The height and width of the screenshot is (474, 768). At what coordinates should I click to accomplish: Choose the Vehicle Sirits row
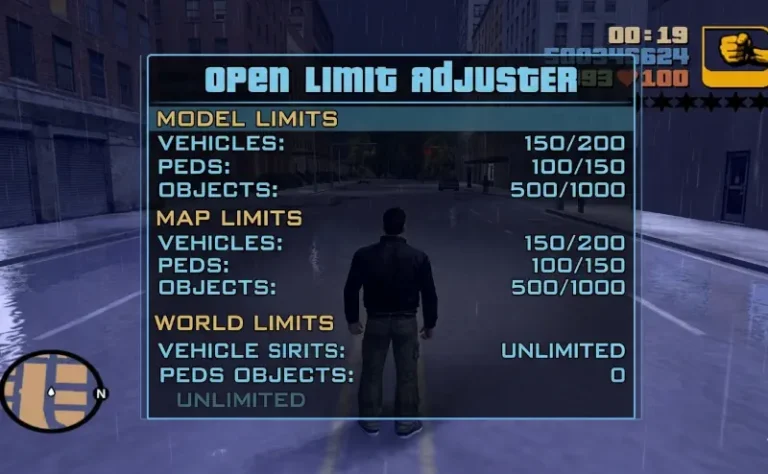(x=391, y=350)
